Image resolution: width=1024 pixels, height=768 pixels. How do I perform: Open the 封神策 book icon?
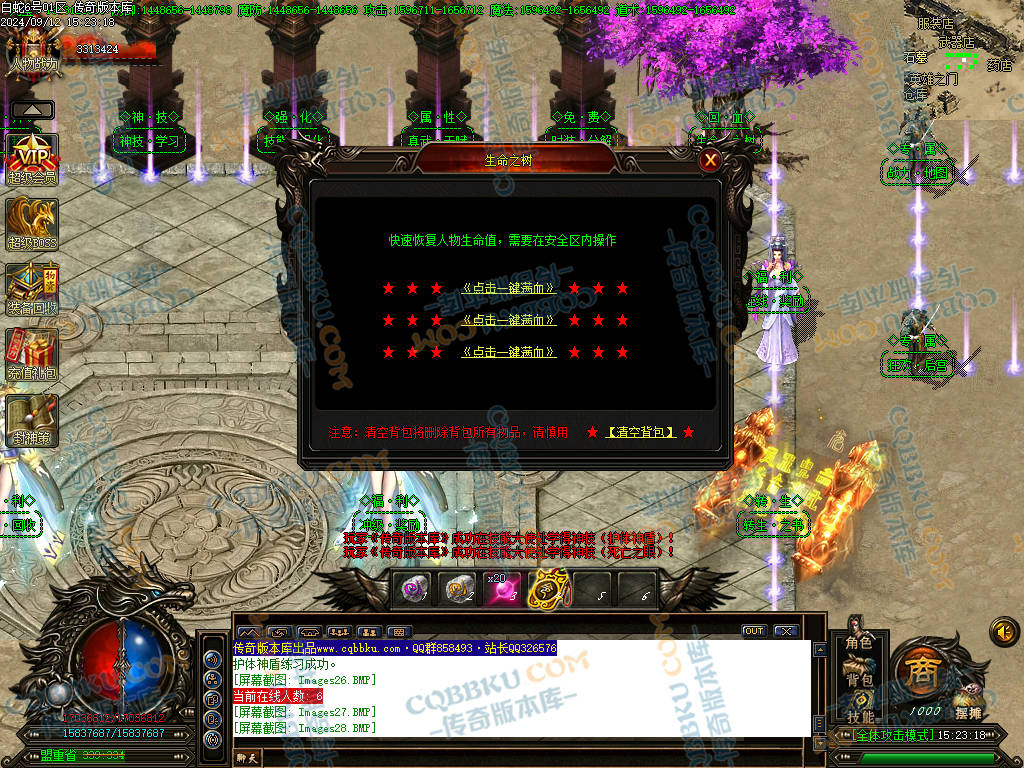pyautogui.click(x=32, y=419)
